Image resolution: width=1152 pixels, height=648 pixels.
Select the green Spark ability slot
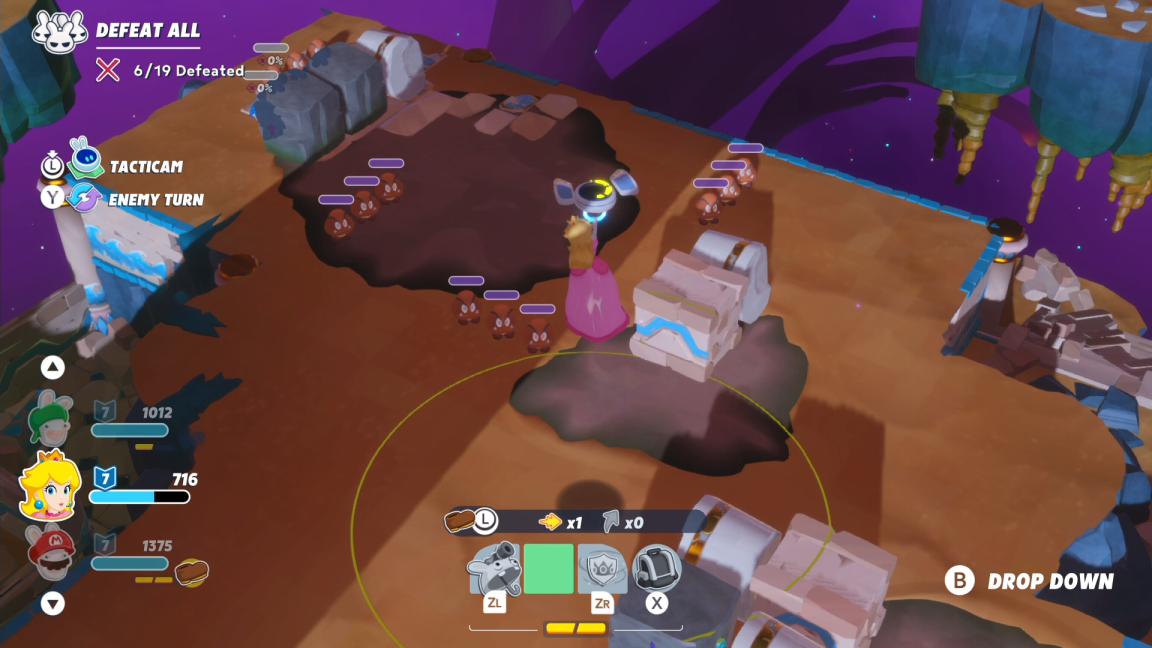coord(549,569)
